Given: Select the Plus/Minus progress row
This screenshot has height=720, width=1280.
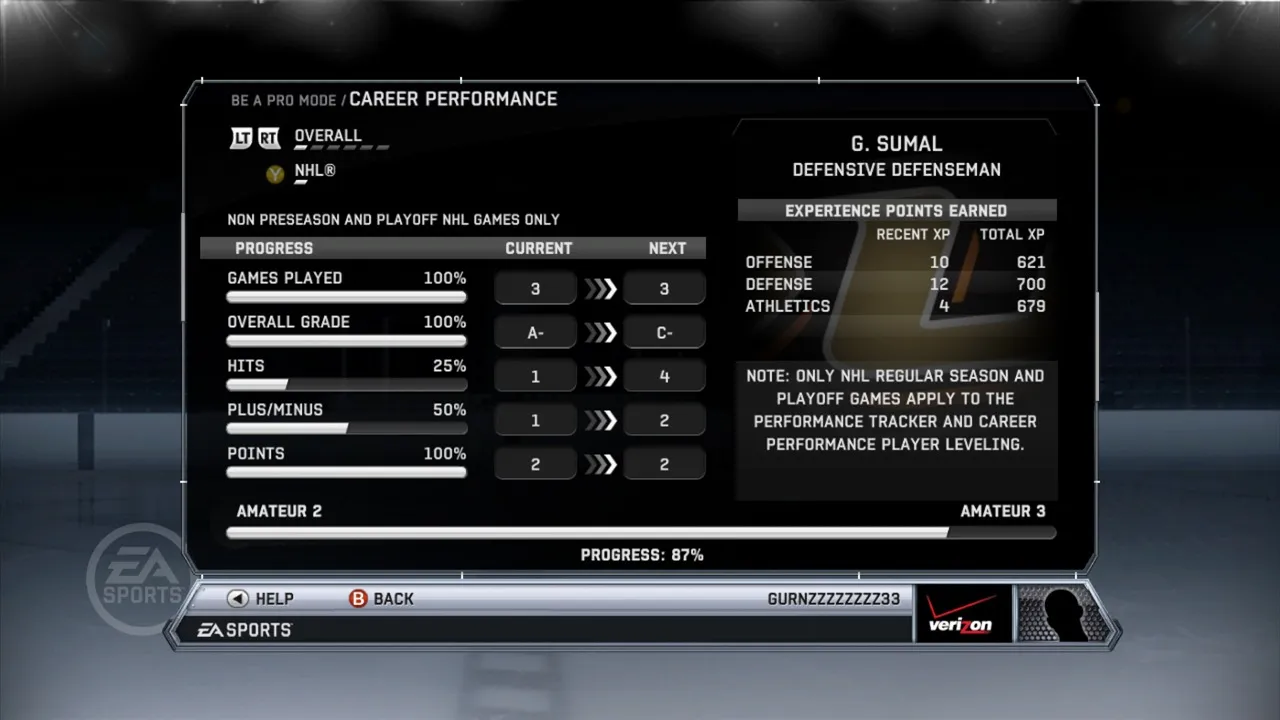Looking at the screenshot, I should tap(346, 418).
